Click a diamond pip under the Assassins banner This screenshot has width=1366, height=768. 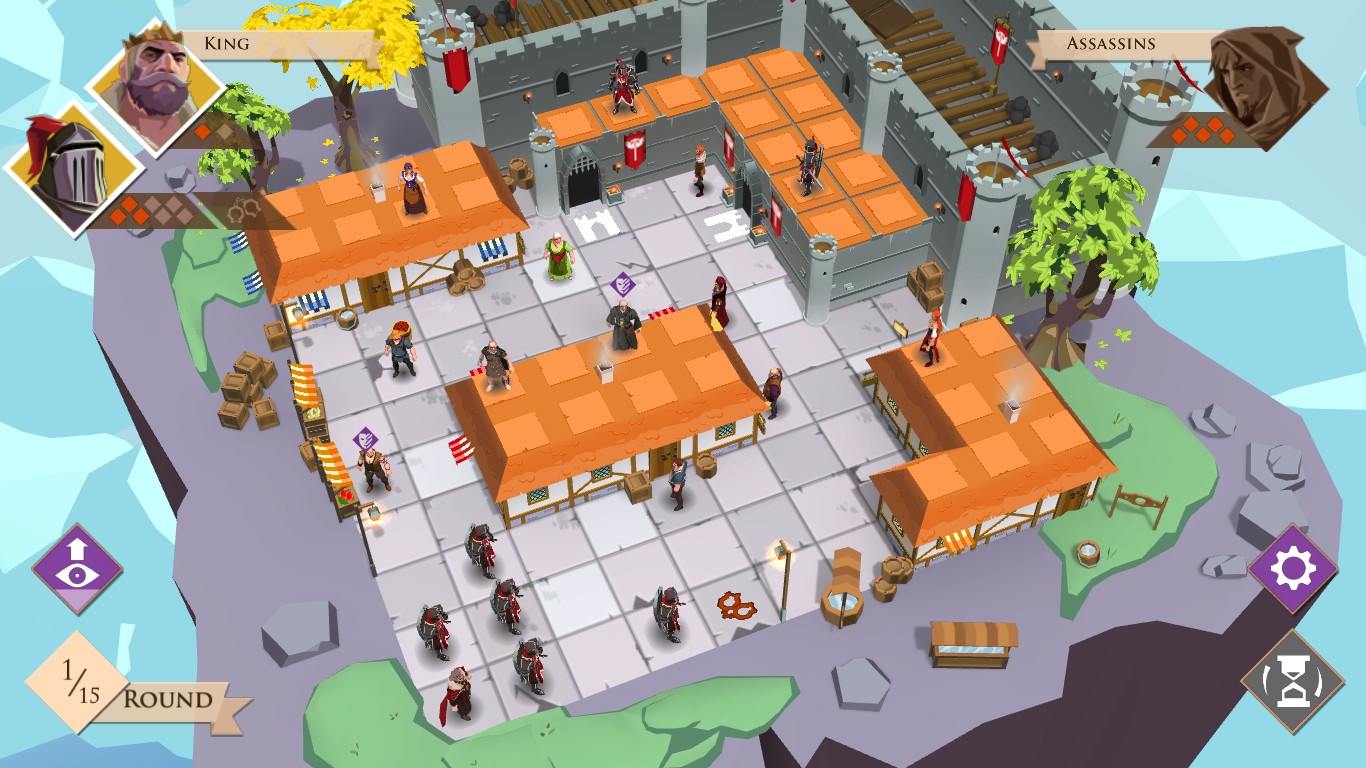(1190, 125)
